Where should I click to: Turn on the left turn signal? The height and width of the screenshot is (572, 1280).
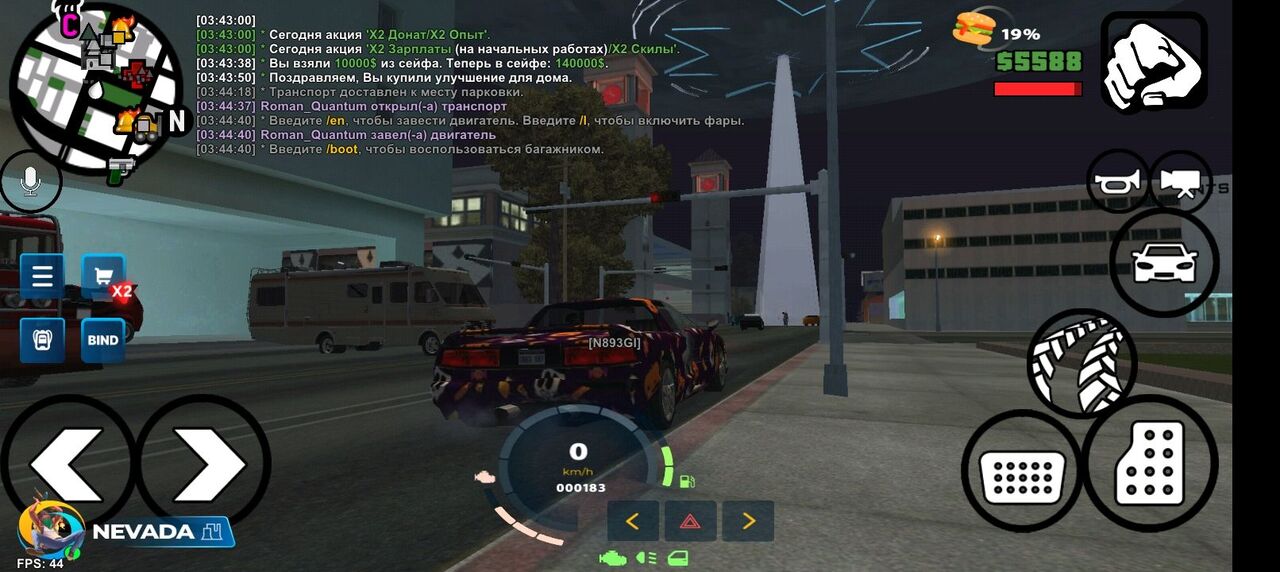632,521
